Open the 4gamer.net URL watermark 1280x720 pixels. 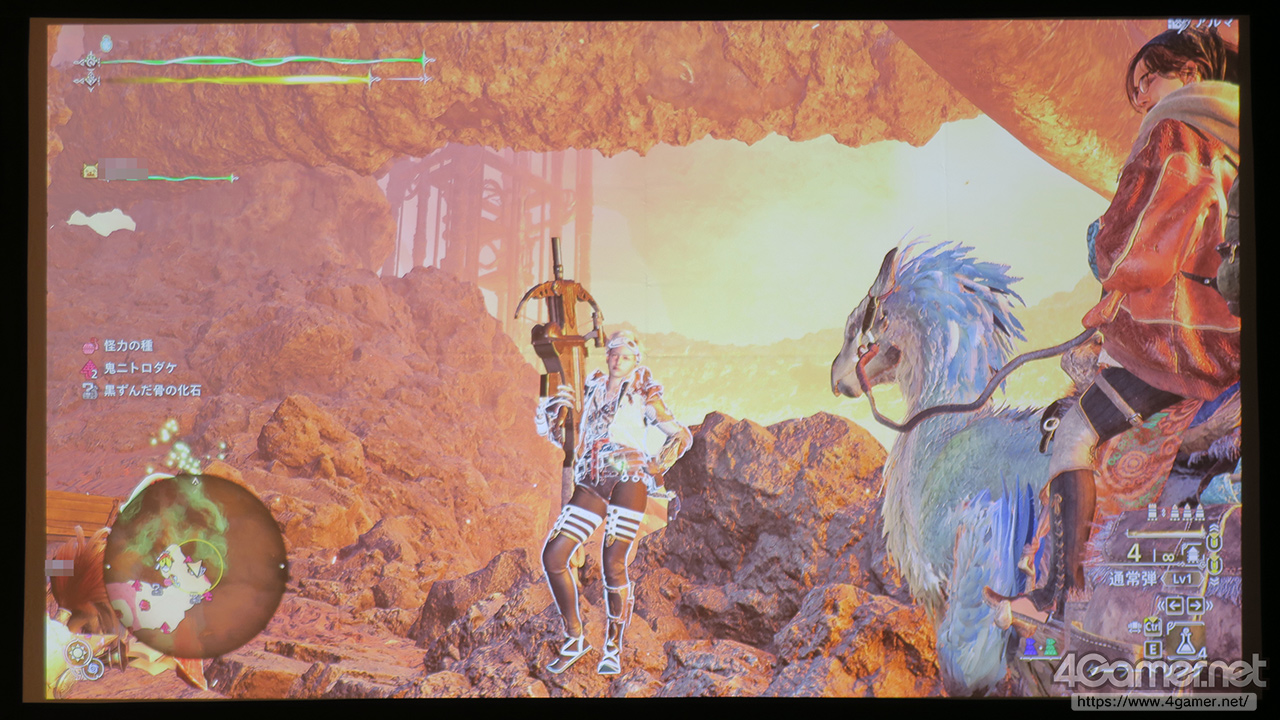[x=1163, y=701]
